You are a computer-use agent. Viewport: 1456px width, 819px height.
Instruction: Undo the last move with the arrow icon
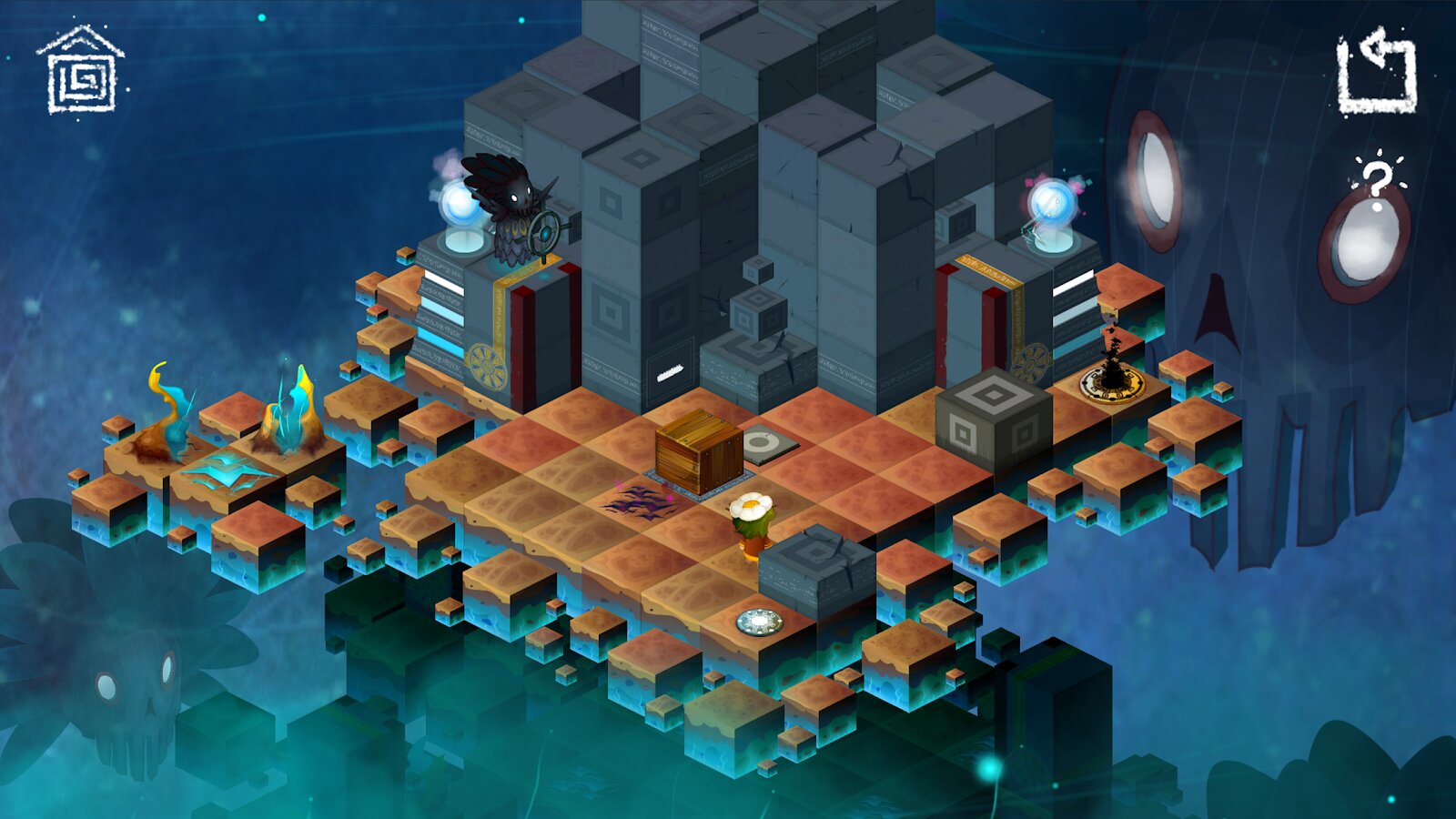point(1376,72)
